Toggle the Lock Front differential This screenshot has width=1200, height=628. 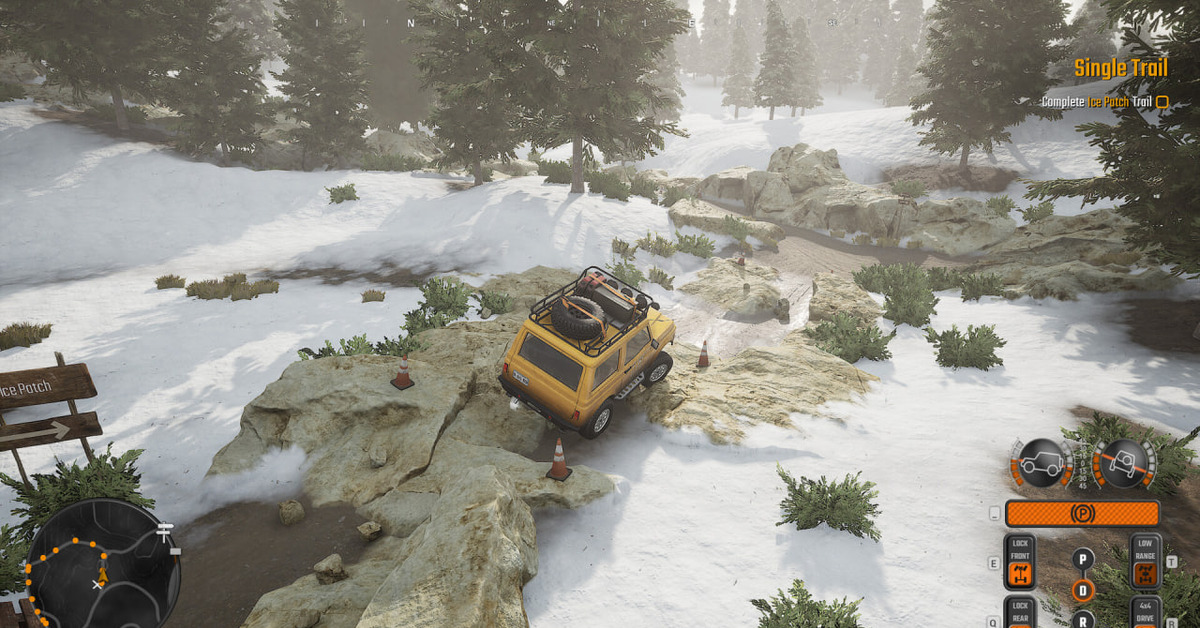tap(1019, 562)
